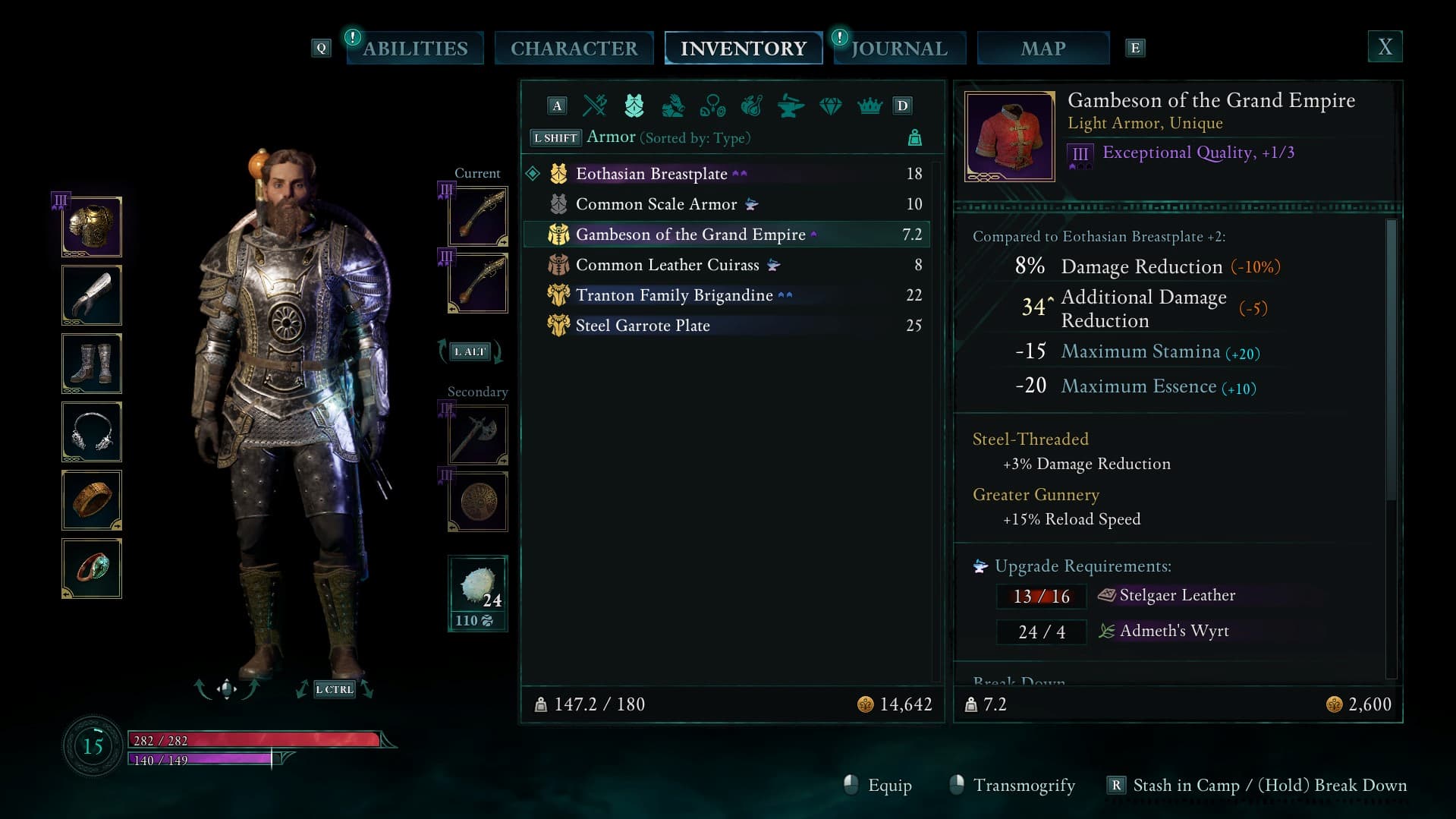Select the secondary round shield slot
Viewport: 1456px width, 819px height.
pos(477,501)
